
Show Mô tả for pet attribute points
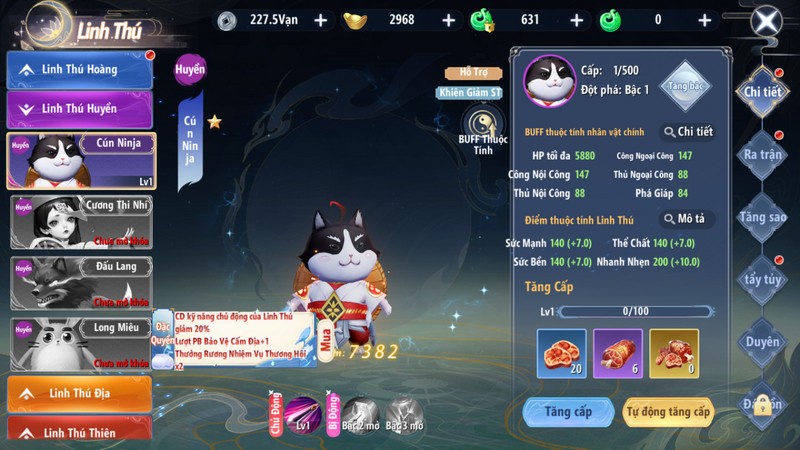(687, 219)
